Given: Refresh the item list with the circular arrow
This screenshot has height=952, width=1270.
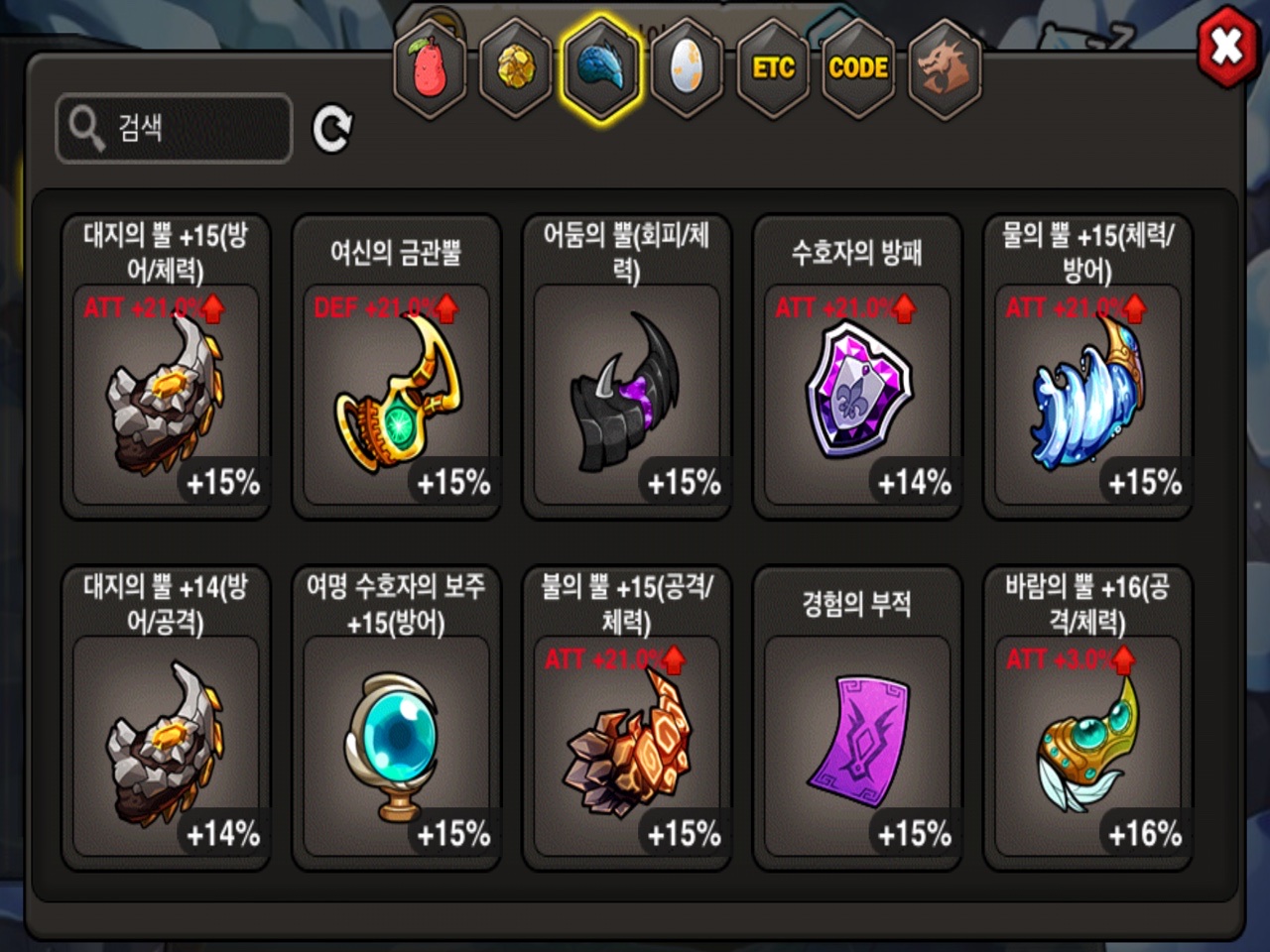Looking at the screenshot, I should (332, 129).
